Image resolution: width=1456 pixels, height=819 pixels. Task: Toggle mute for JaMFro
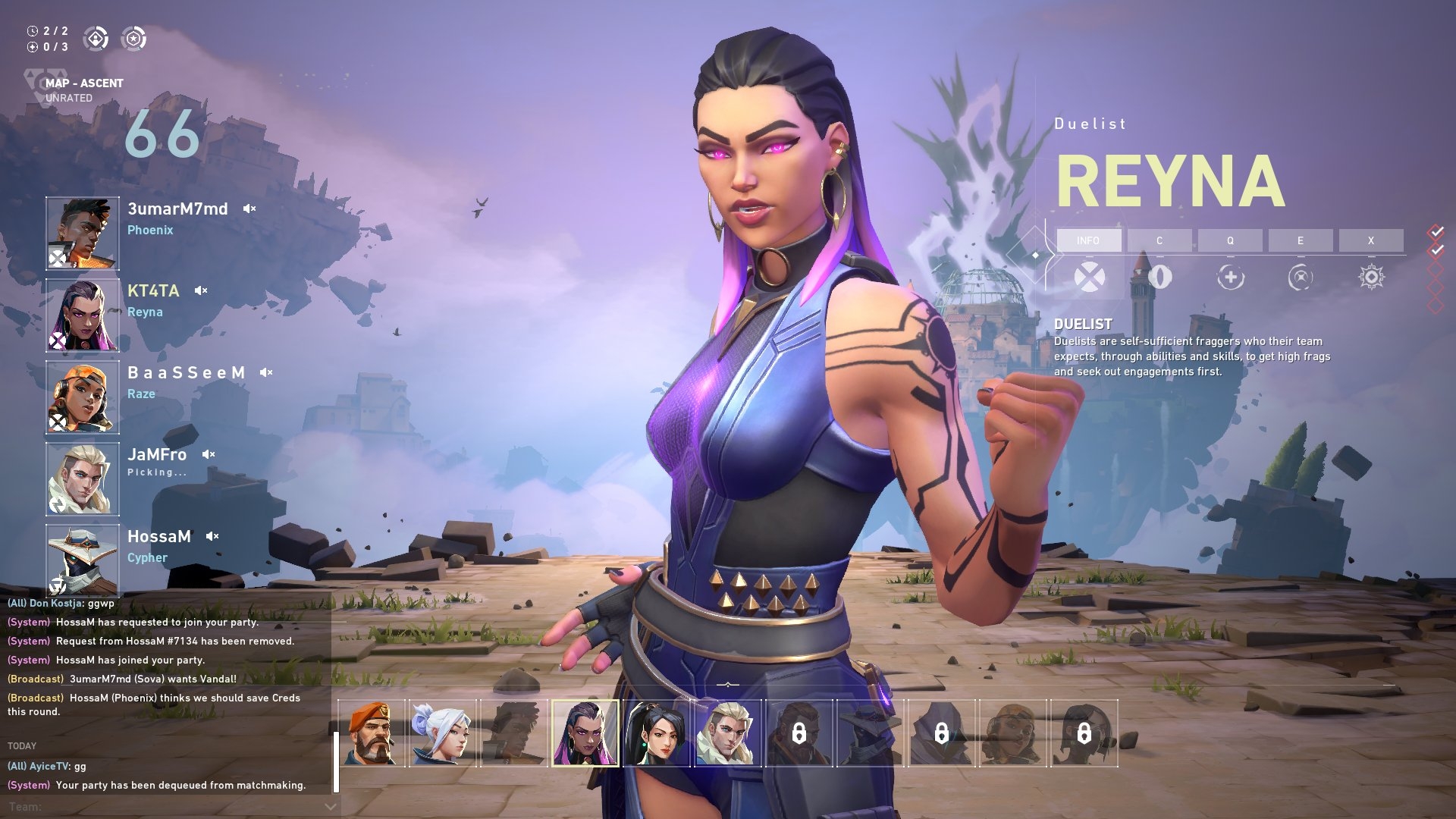[209, 454]
